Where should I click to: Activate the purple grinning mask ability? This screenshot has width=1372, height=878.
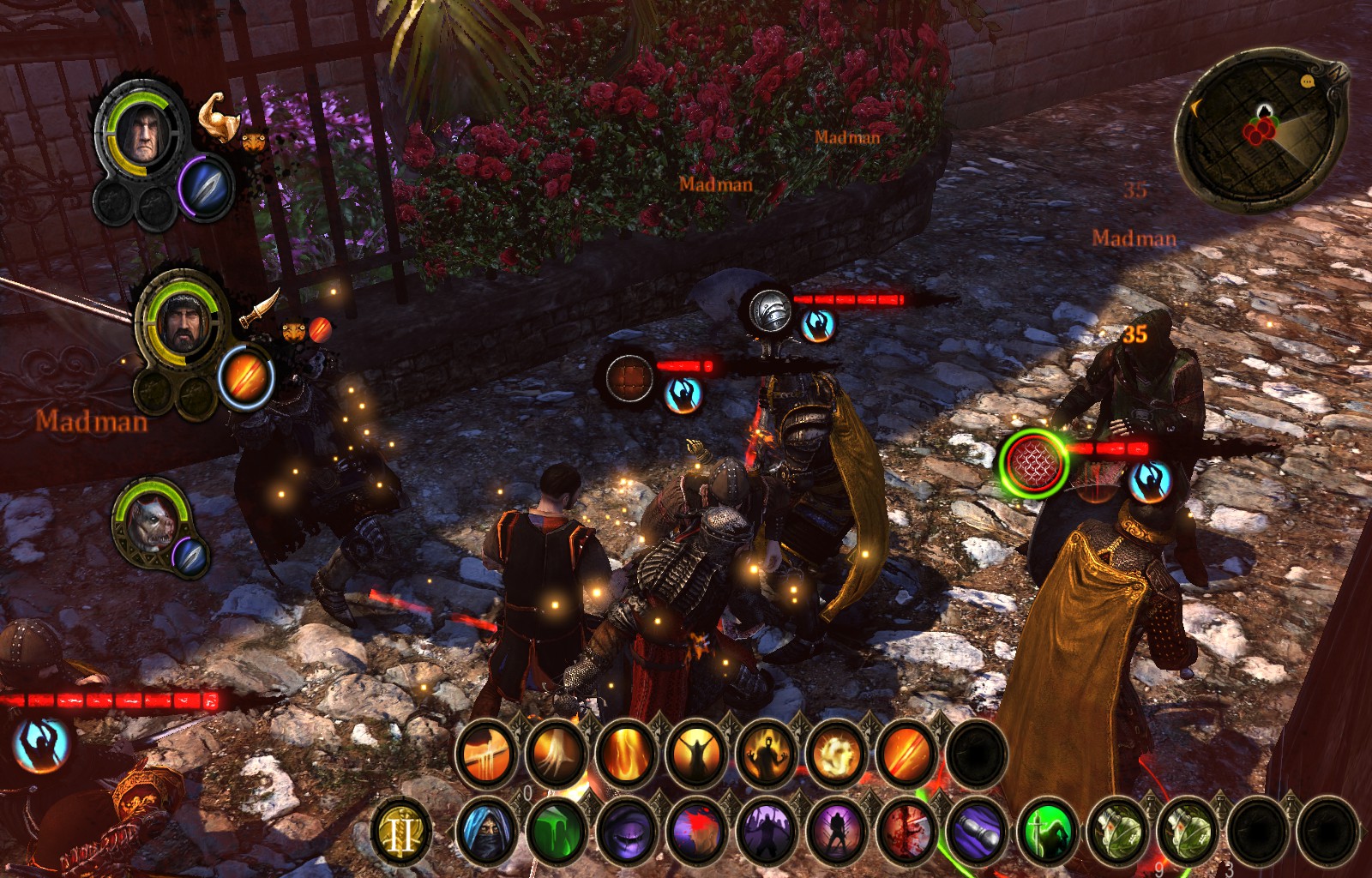tap(626, 832)
